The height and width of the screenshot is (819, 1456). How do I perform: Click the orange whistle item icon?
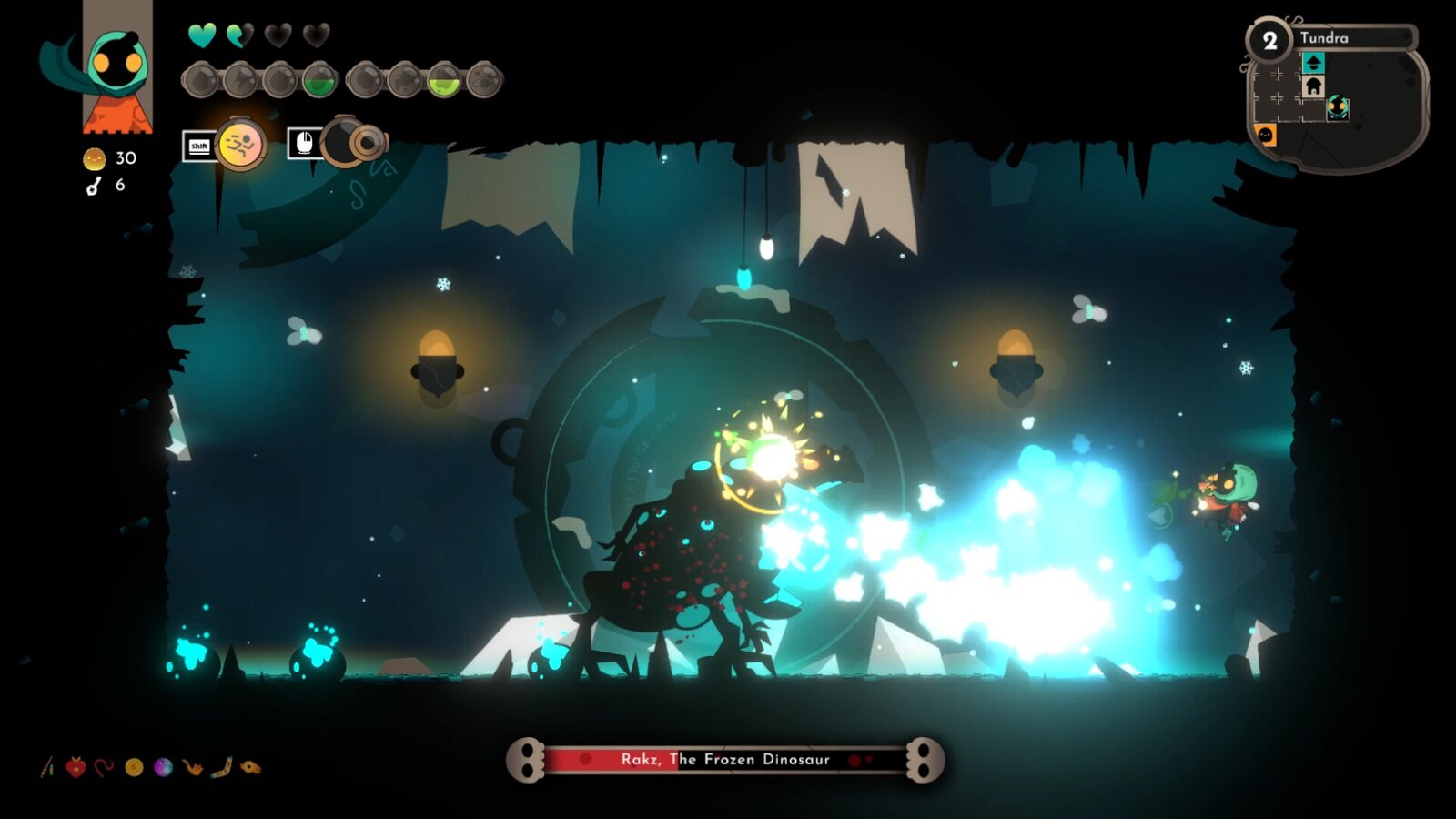(250, 768)
